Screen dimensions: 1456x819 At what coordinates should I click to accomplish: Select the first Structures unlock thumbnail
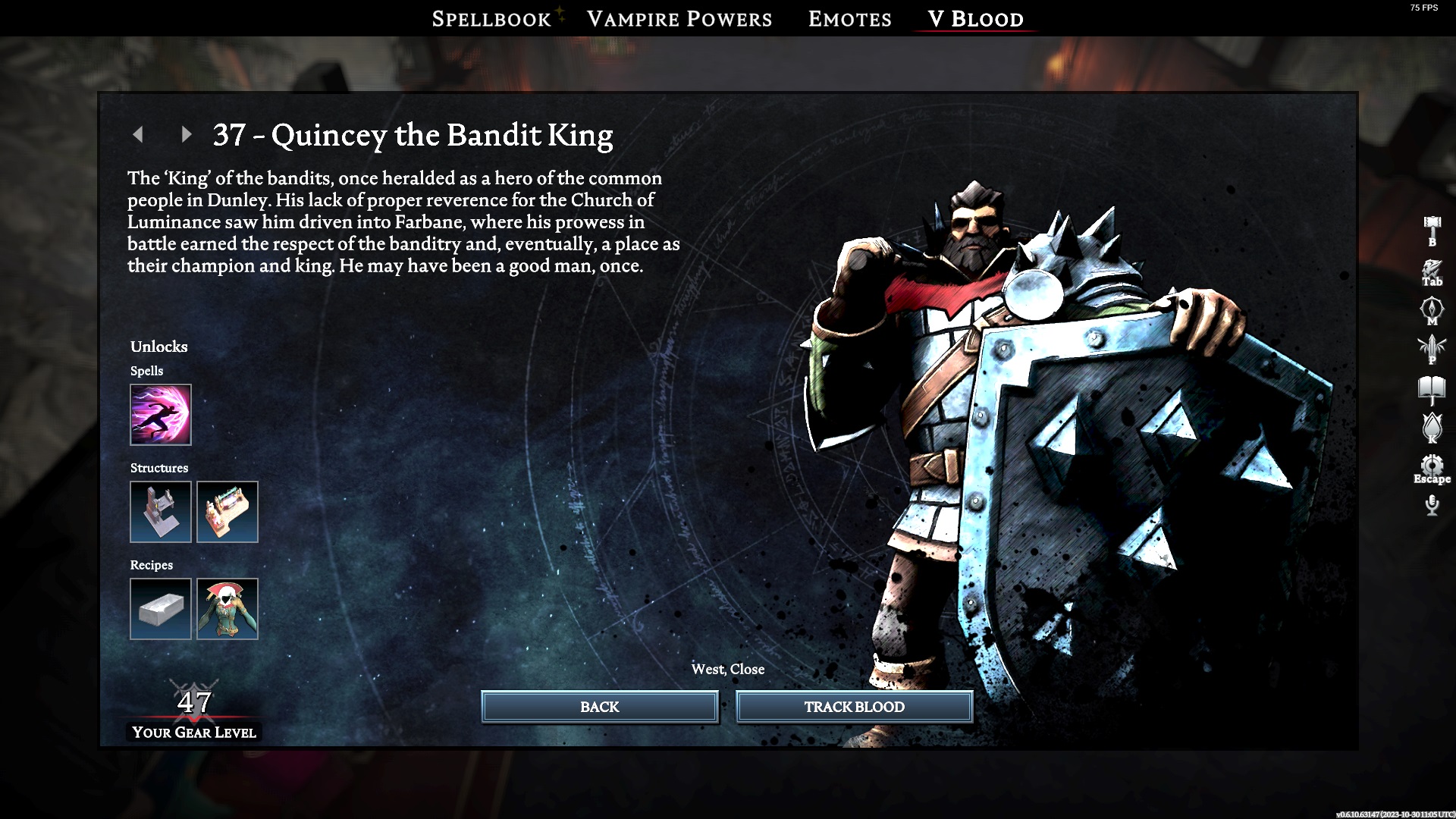[x=160, y=512]
